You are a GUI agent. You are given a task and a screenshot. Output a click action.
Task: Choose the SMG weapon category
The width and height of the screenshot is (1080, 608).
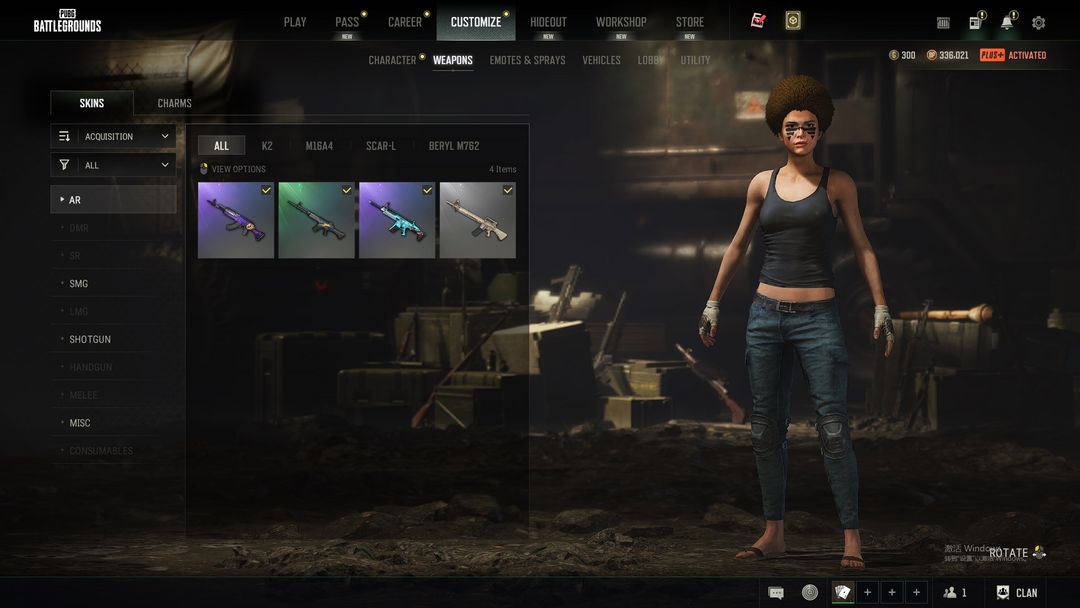point(79,284)
